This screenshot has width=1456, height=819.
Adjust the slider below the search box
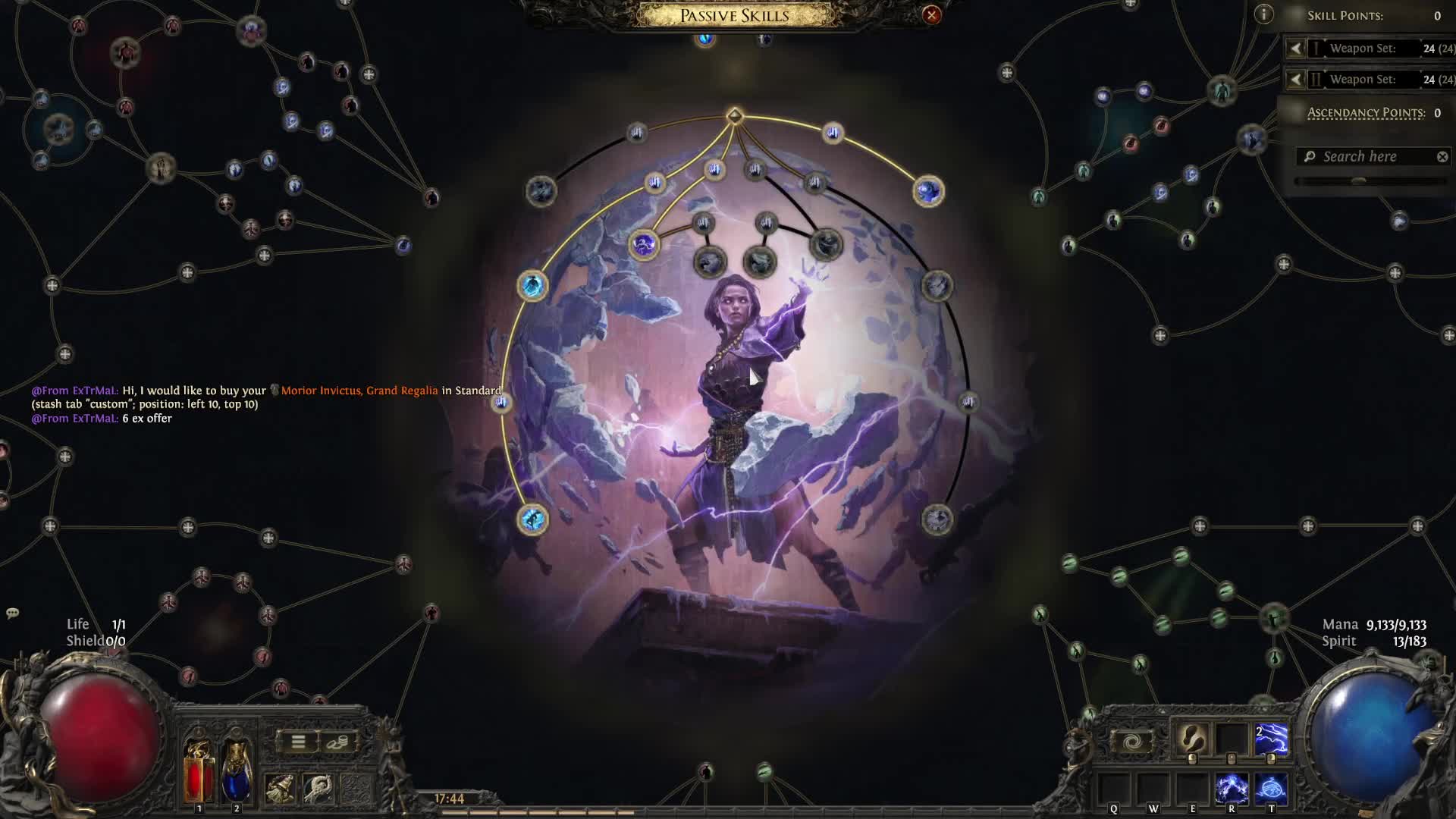pyautogui.click(x=1358, y=181)
